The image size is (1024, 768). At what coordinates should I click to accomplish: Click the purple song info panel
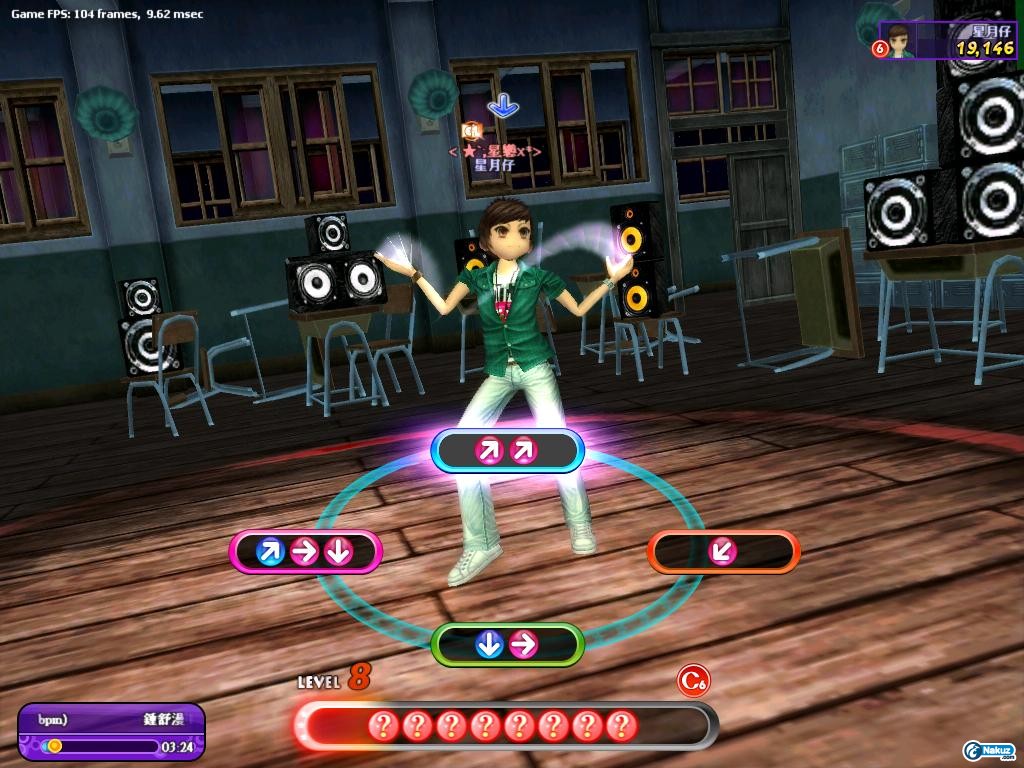pyautogui.click(x=111, y=731)
